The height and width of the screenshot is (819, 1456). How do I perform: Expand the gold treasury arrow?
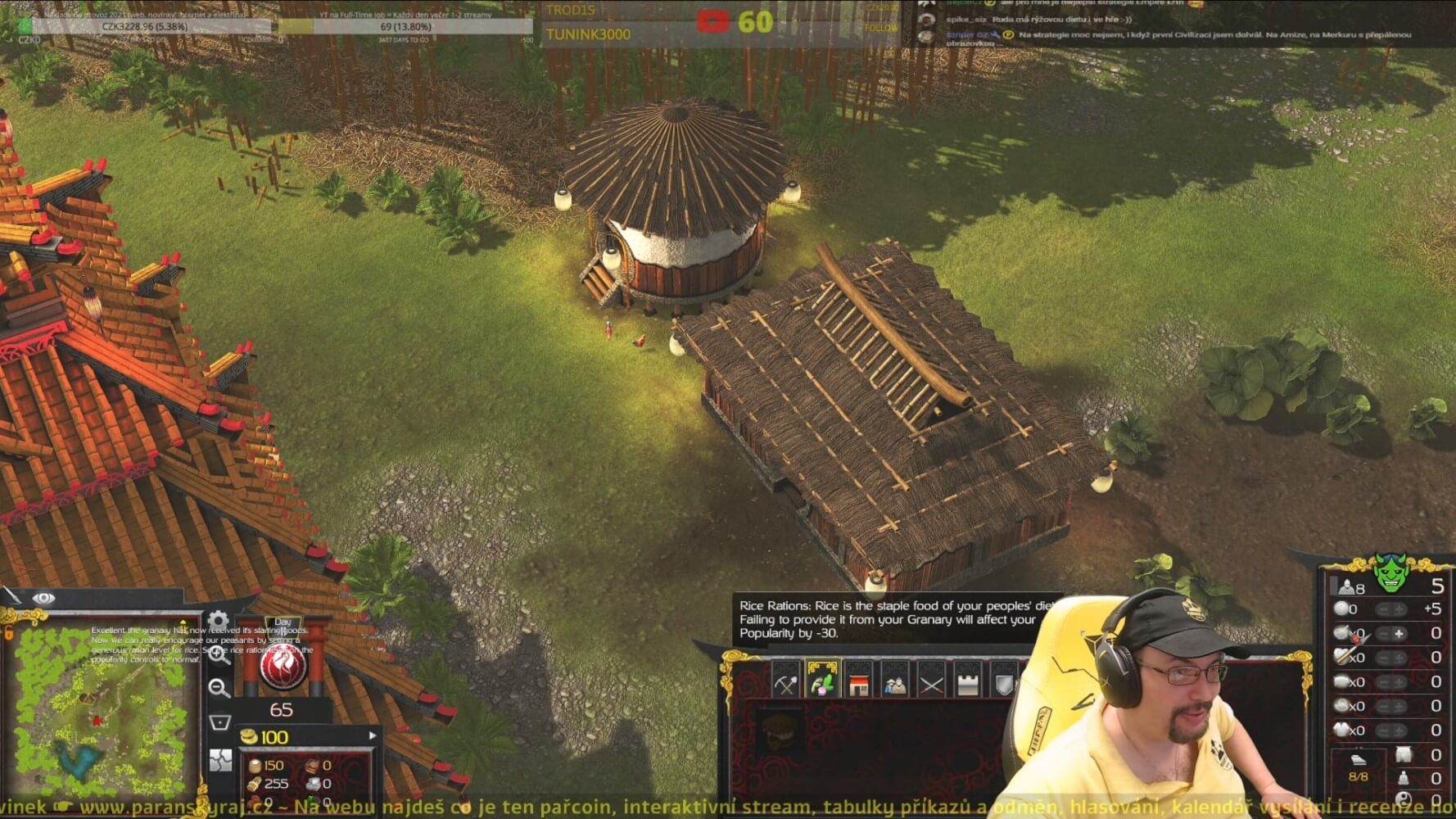coord(373,735)
